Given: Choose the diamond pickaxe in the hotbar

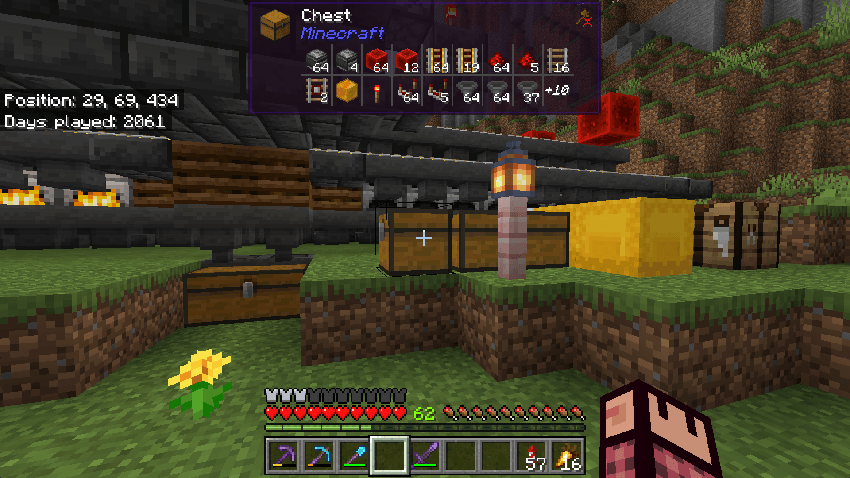Looking at the screenshot, I should coord(319,456).
